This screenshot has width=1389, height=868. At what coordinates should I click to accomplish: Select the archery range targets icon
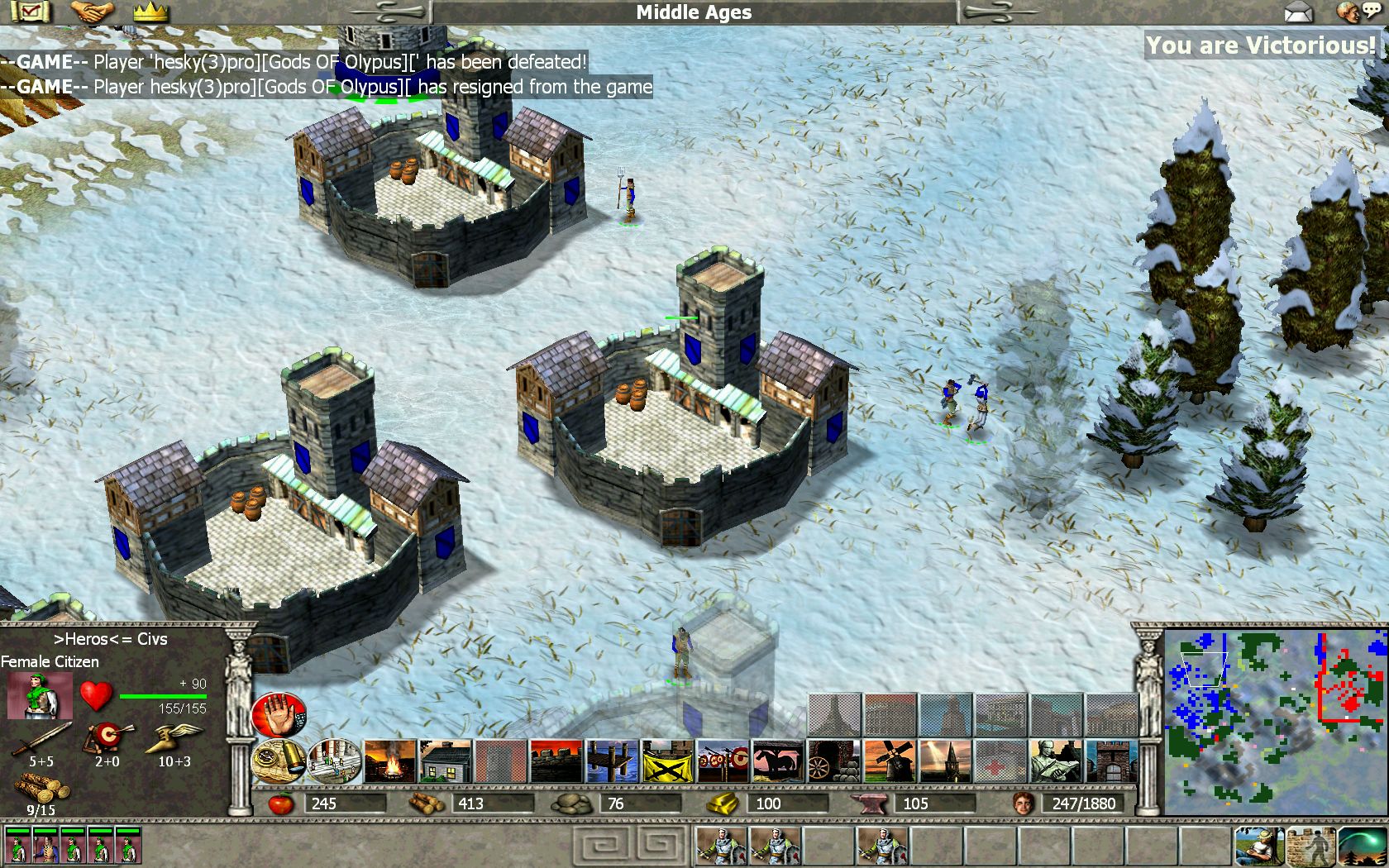(723, 761)
